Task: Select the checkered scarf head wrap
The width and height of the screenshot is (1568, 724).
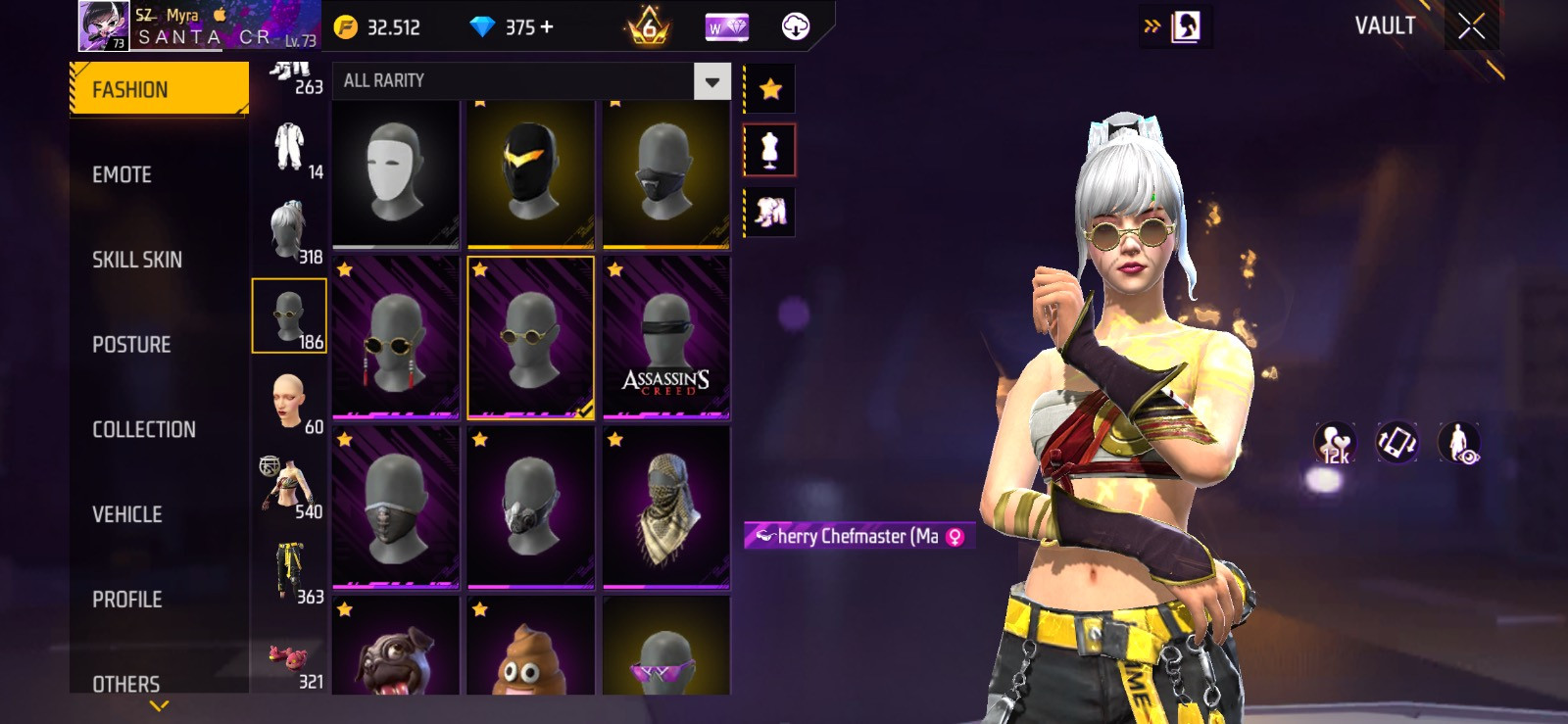Action: click(x=666, y=508)
